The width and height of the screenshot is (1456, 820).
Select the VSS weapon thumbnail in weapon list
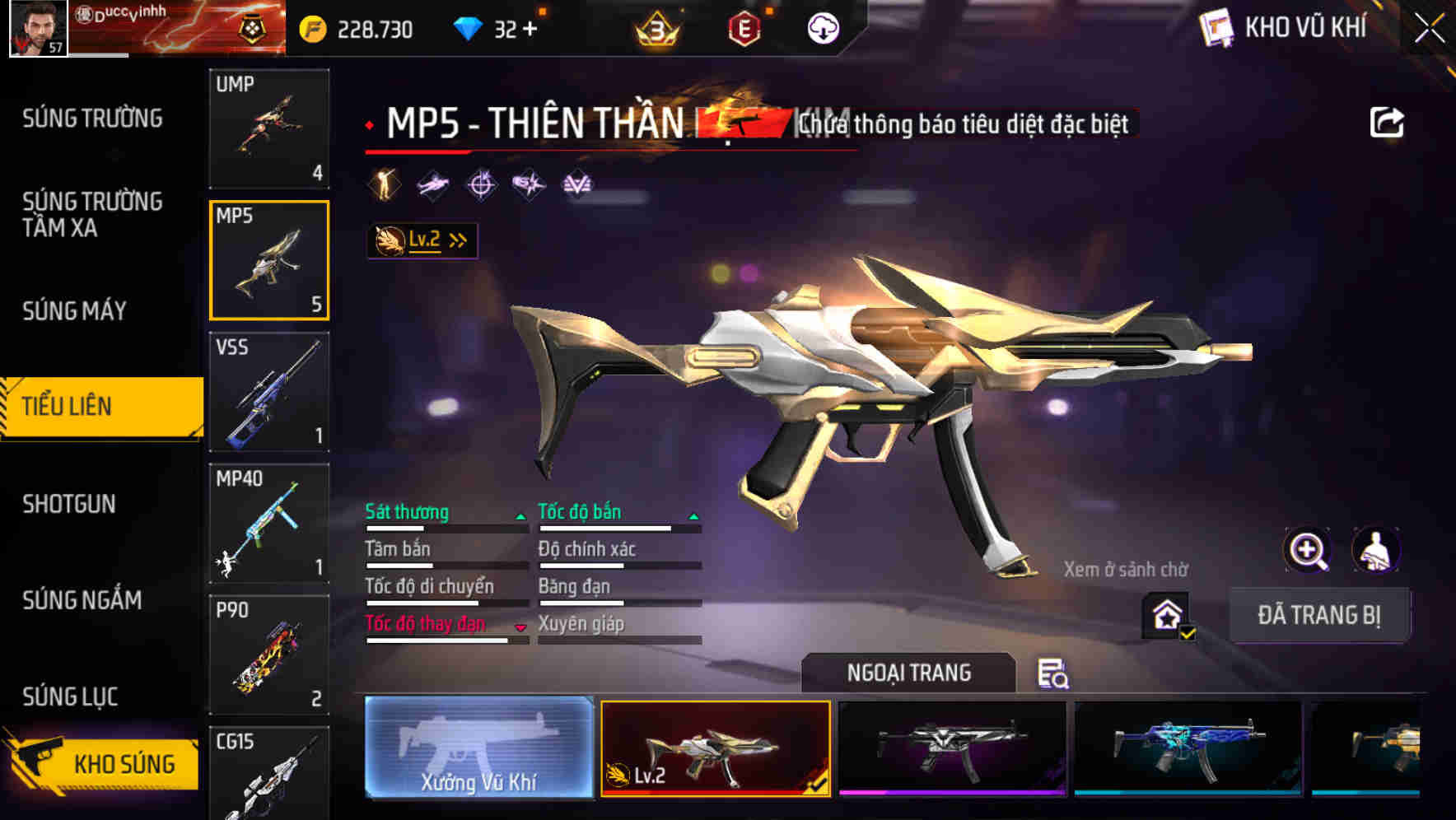(x=269, y=394)
